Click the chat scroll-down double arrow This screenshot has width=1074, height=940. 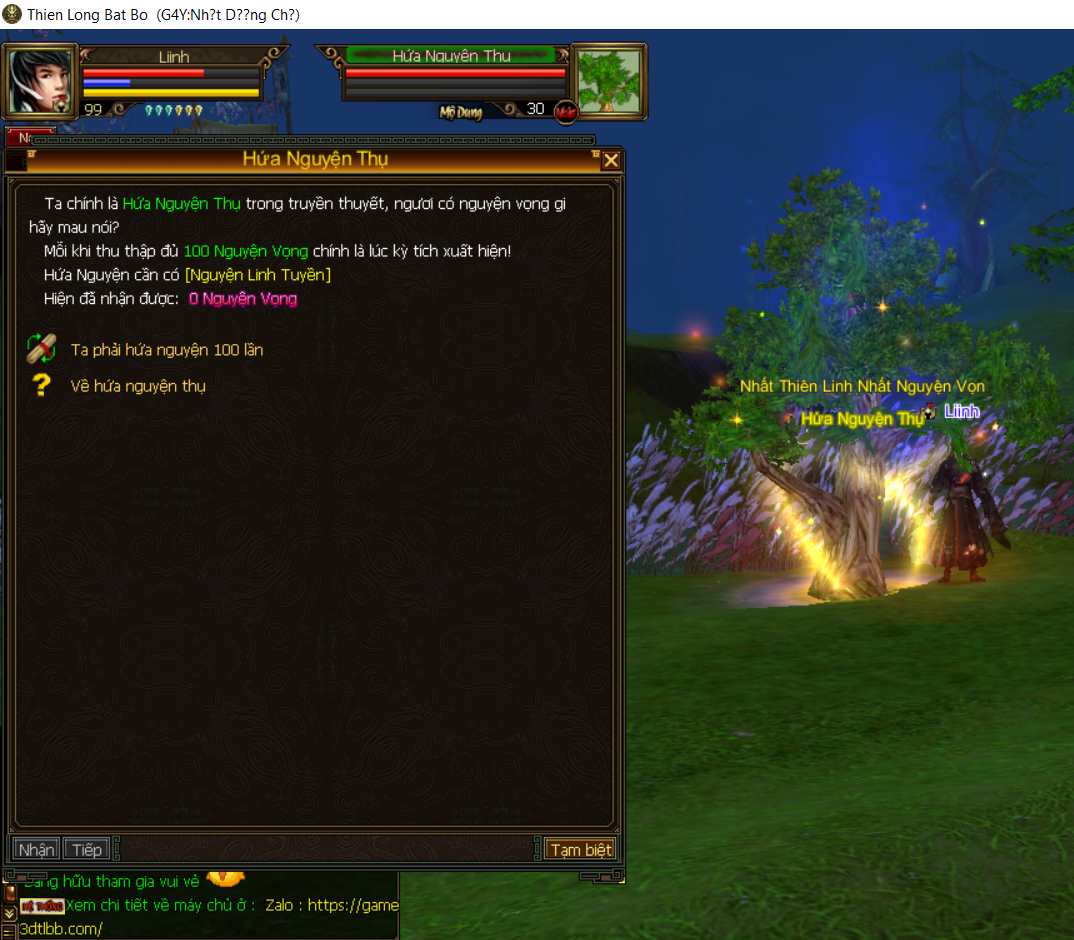coord(9,912)
